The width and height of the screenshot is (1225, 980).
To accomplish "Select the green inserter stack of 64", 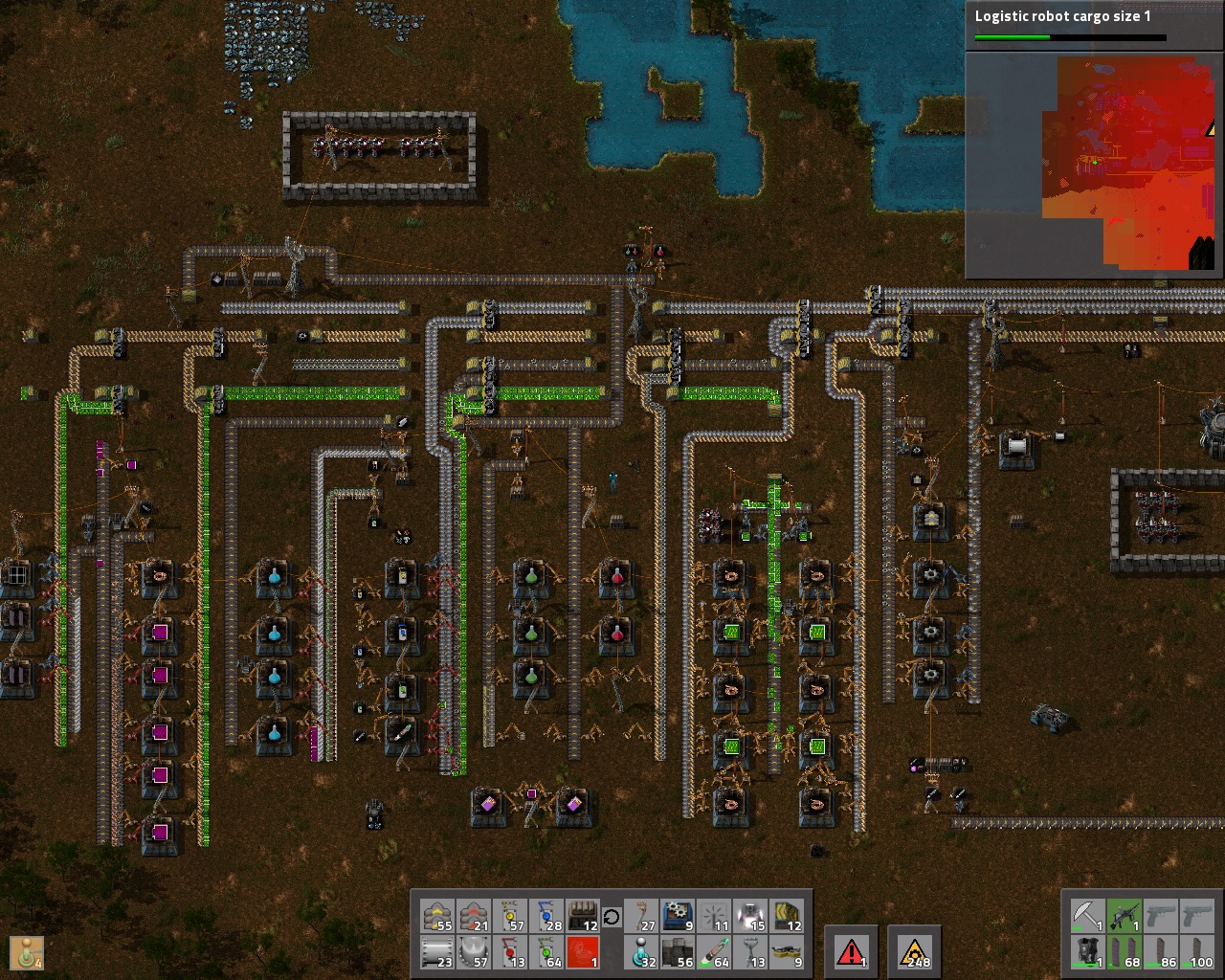I will [546, 952].
